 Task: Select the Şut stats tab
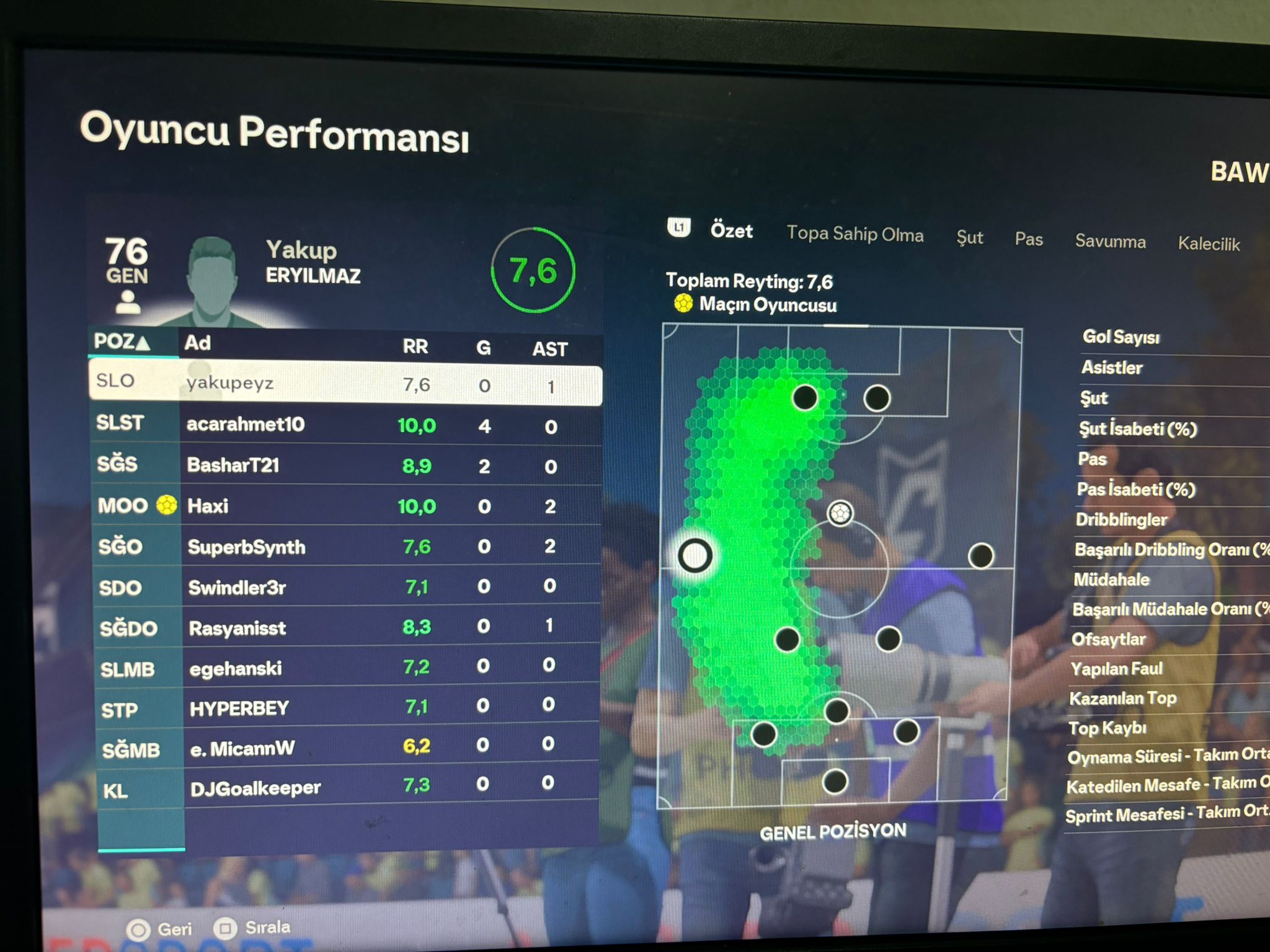(x=969, y=237)
